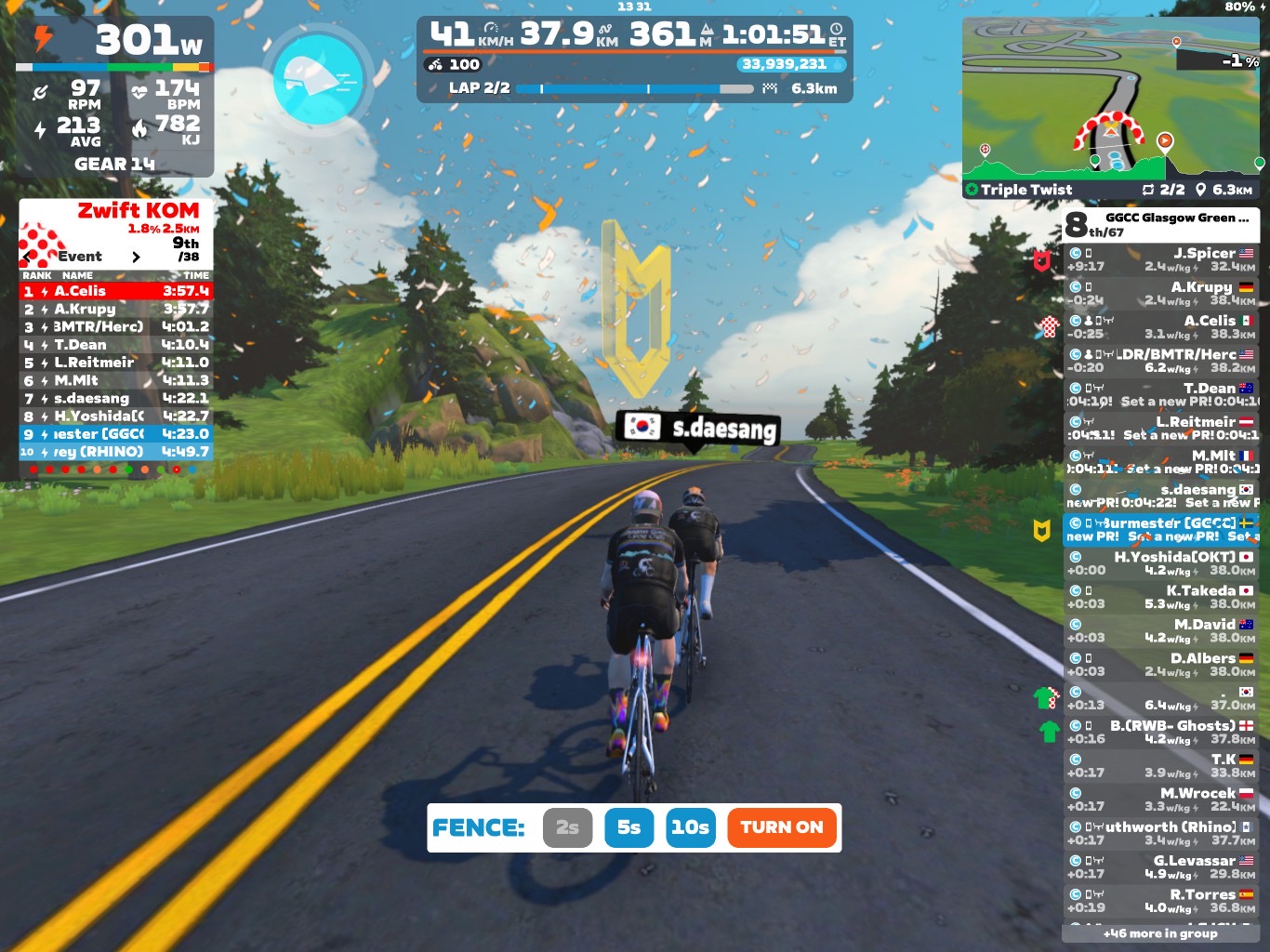The image size is (1270, 952).
Task: Select J.Spicer in the nearby riders list
Action: [1160, 259]
